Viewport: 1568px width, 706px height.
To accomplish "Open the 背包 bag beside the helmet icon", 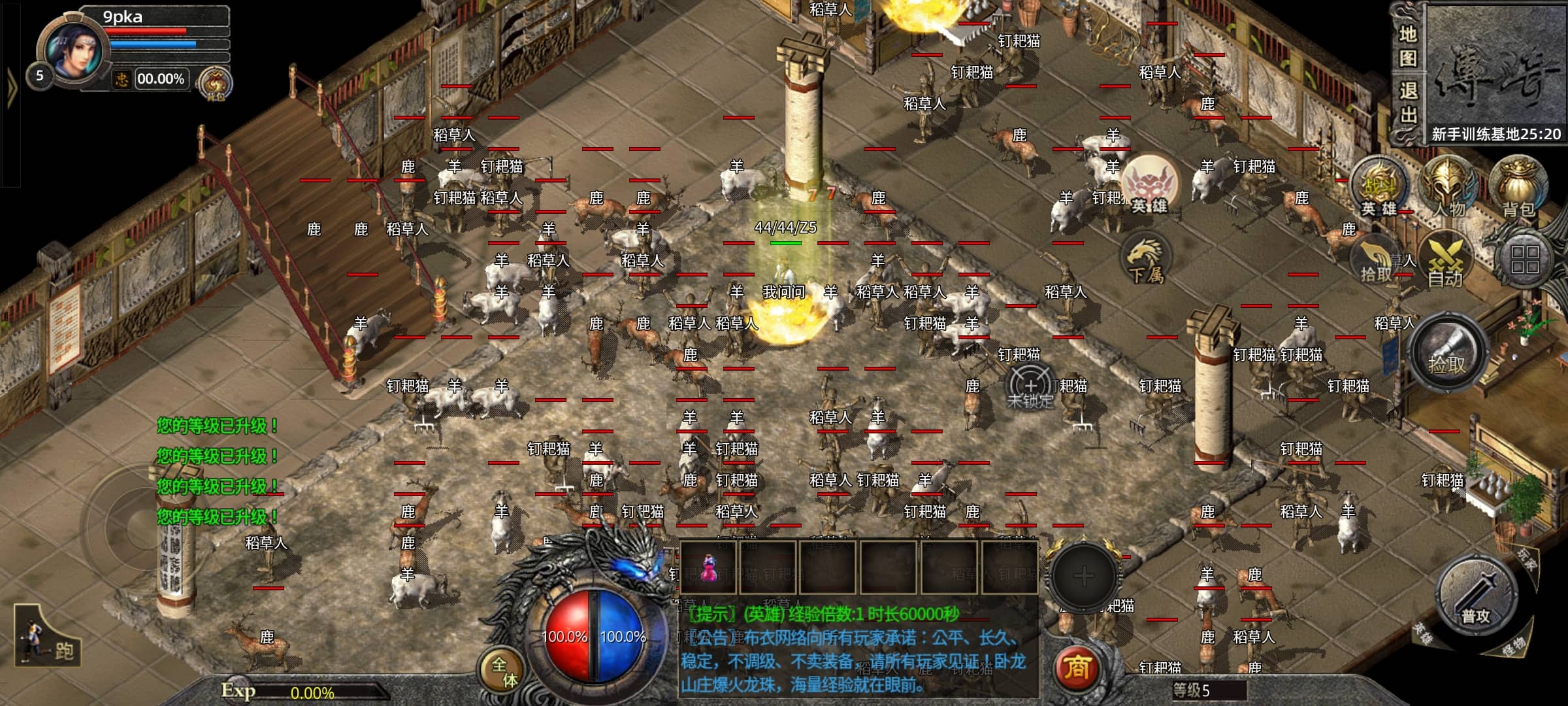I will click(1518, 186).
